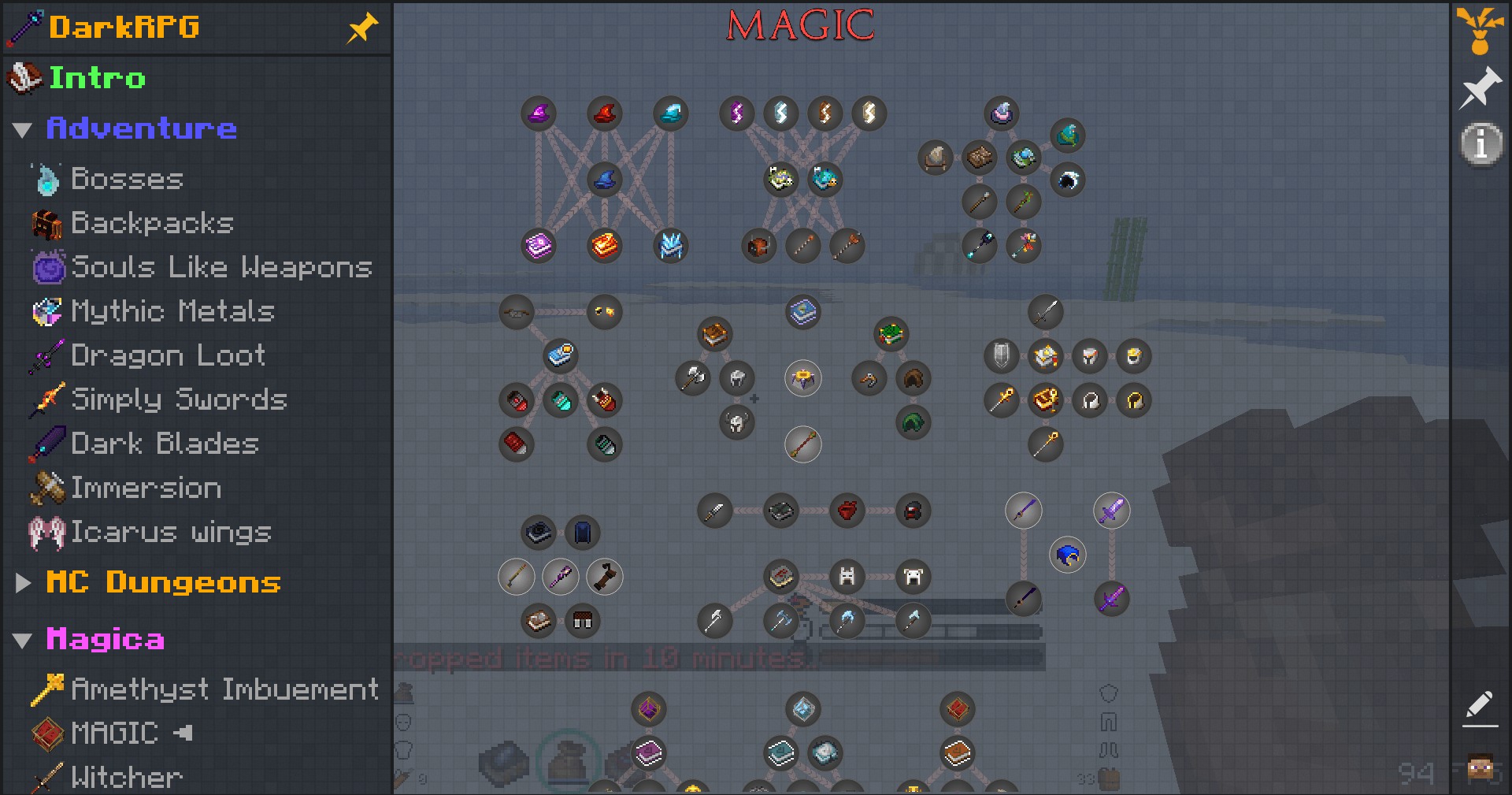Collapse the Adventure chapter group

pyautogui.click(x=22, y=129)
